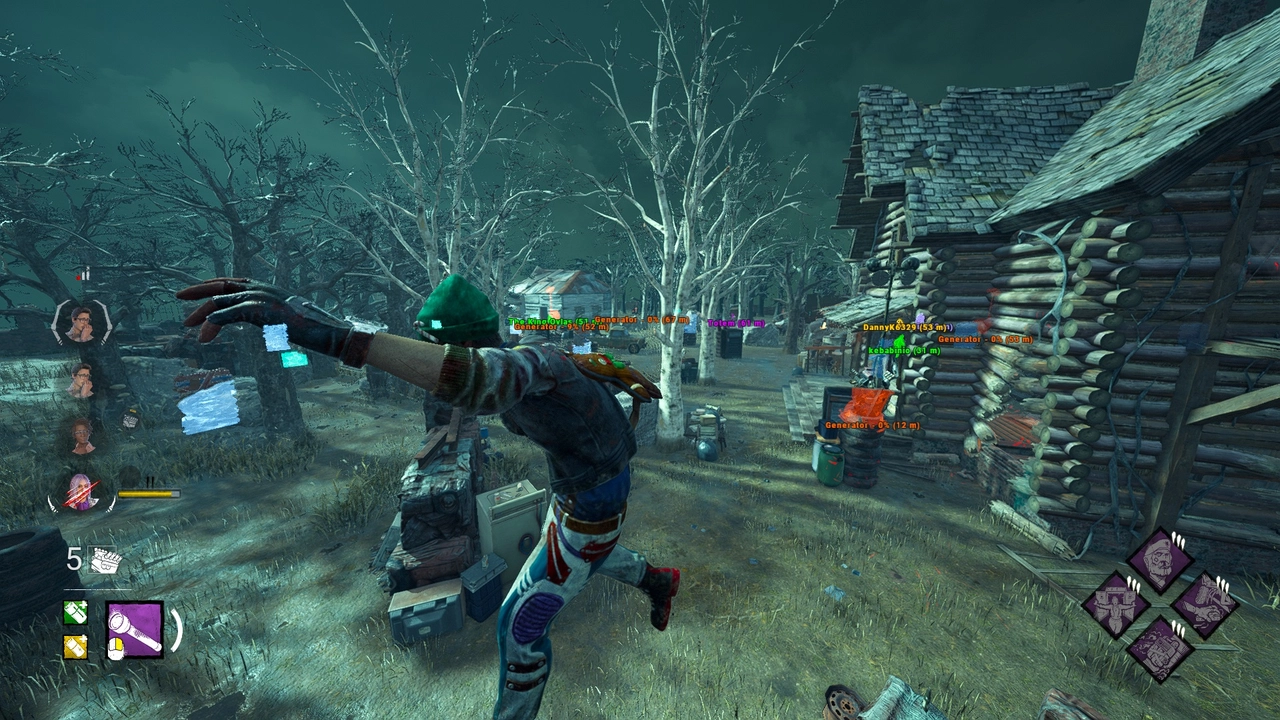Select the purple-haired injured survivor portrait

pos(81,492)
